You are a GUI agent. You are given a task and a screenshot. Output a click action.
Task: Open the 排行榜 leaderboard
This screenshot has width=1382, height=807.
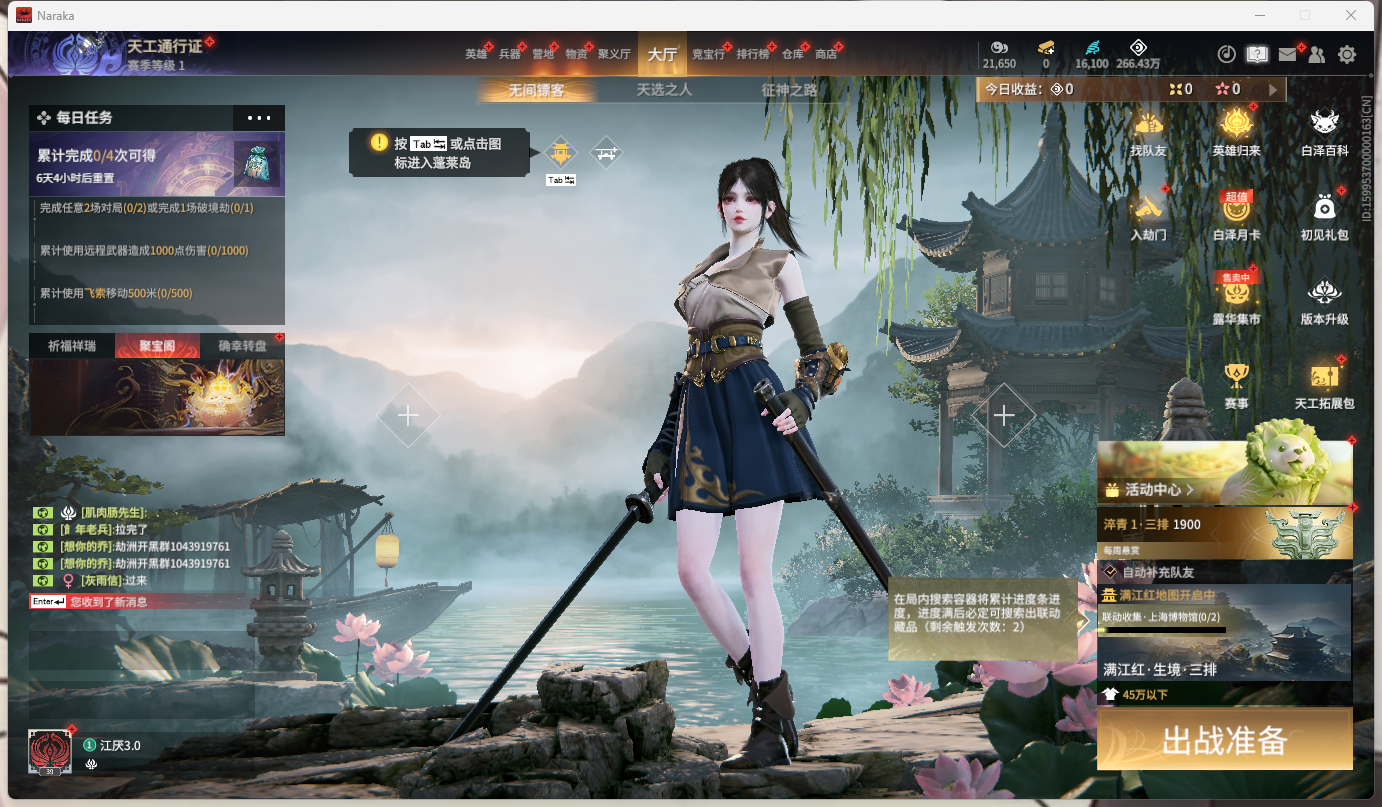click(x=752, y=54)
